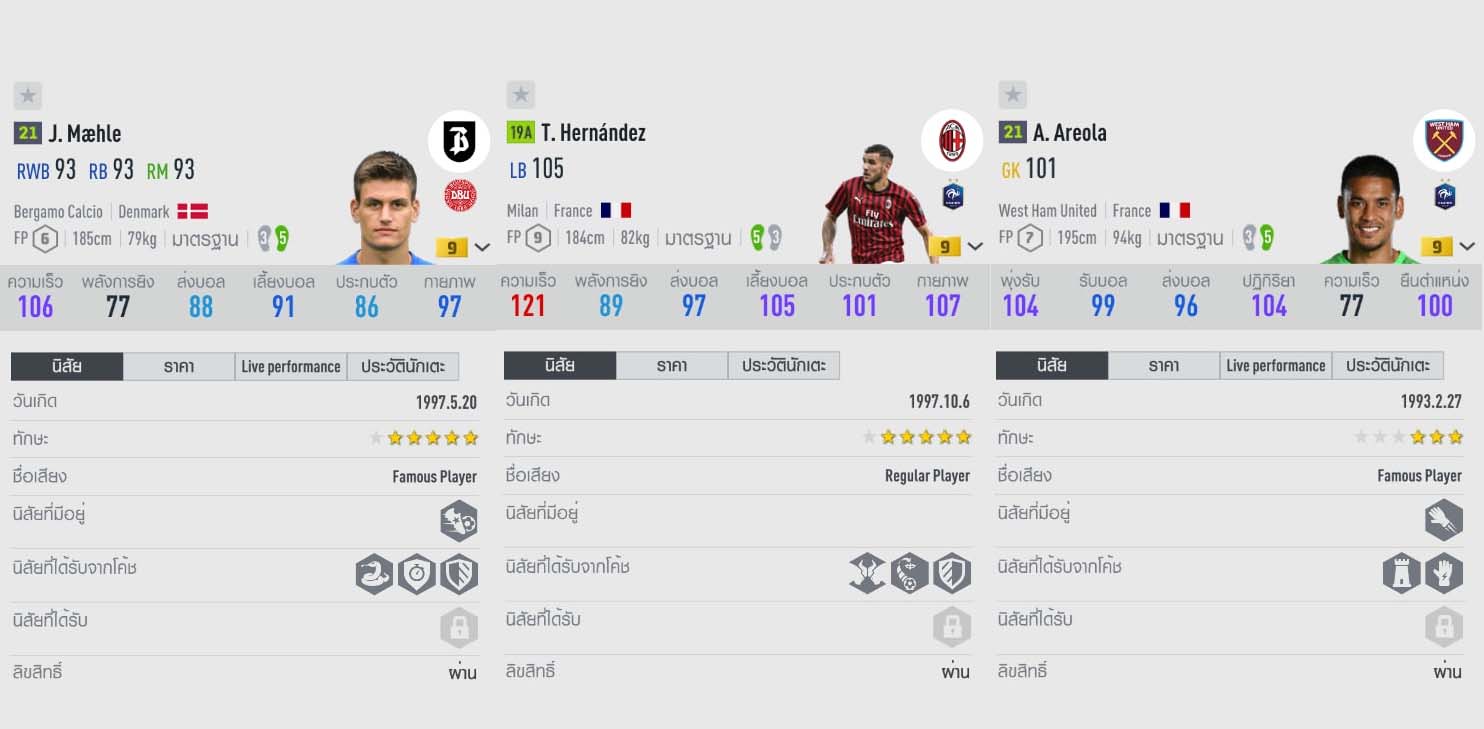Click the AC Milan club badge
Screen dimensions: 1484x729
pos(952,141)
